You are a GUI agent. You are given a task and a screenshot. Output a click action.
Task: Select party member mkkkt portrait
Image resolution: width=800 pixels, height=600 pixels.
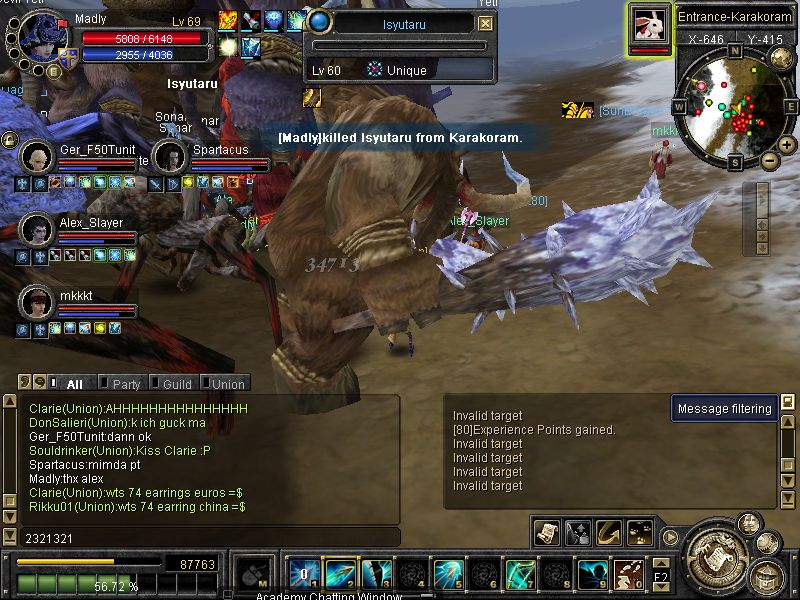tap(37, 300)
